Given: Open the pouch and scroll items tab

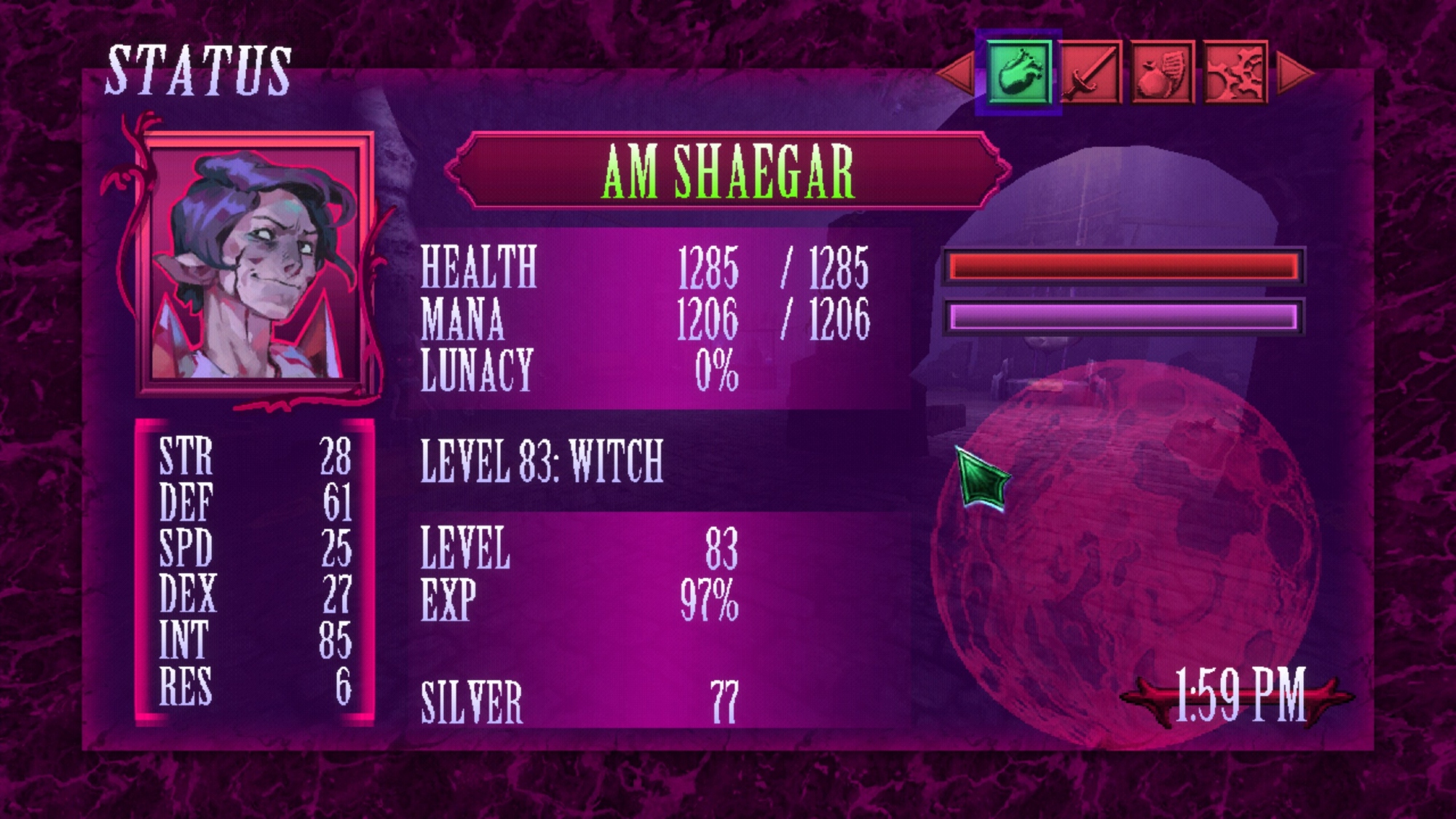Looking at the screenshot, I should [x=1163, y=72].
